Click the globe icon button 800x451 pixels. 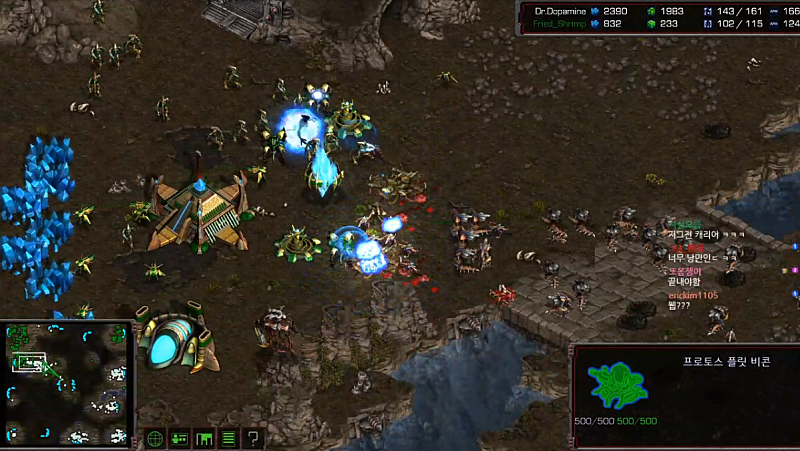click(155, 438)
